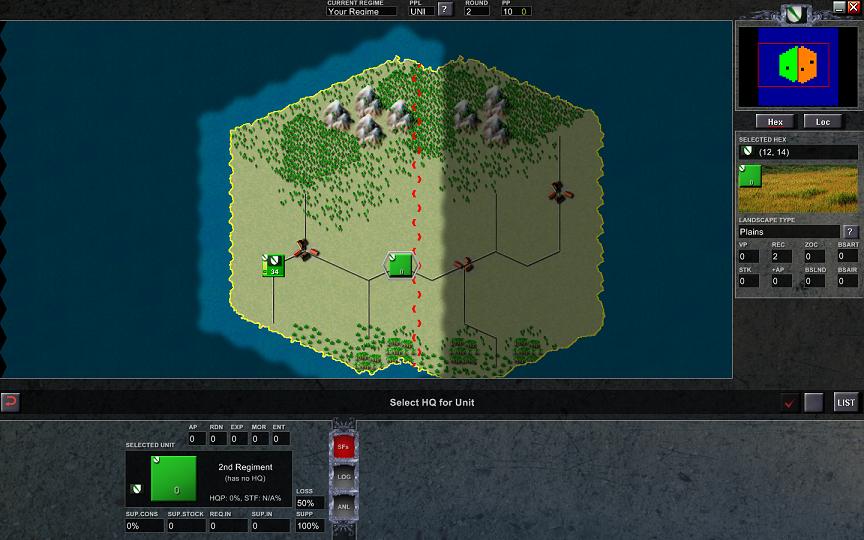Click the selected hex unit thumbnail
The width and height of the screenshot is (864, 540).
click(x=751, y=177)
